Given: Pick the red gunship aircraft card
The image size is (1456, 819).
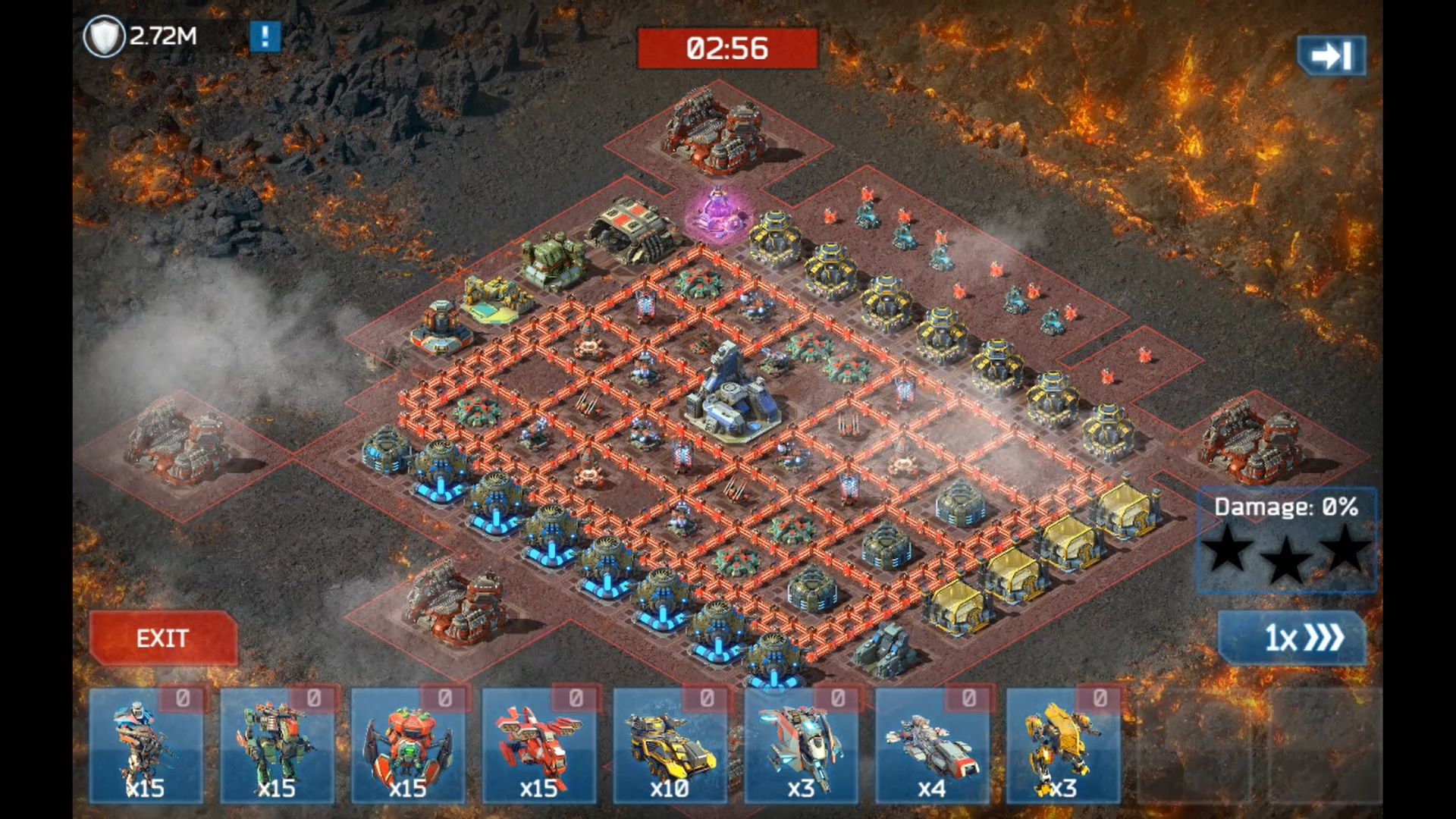Looking at the screenshot, I should (539, 746).
